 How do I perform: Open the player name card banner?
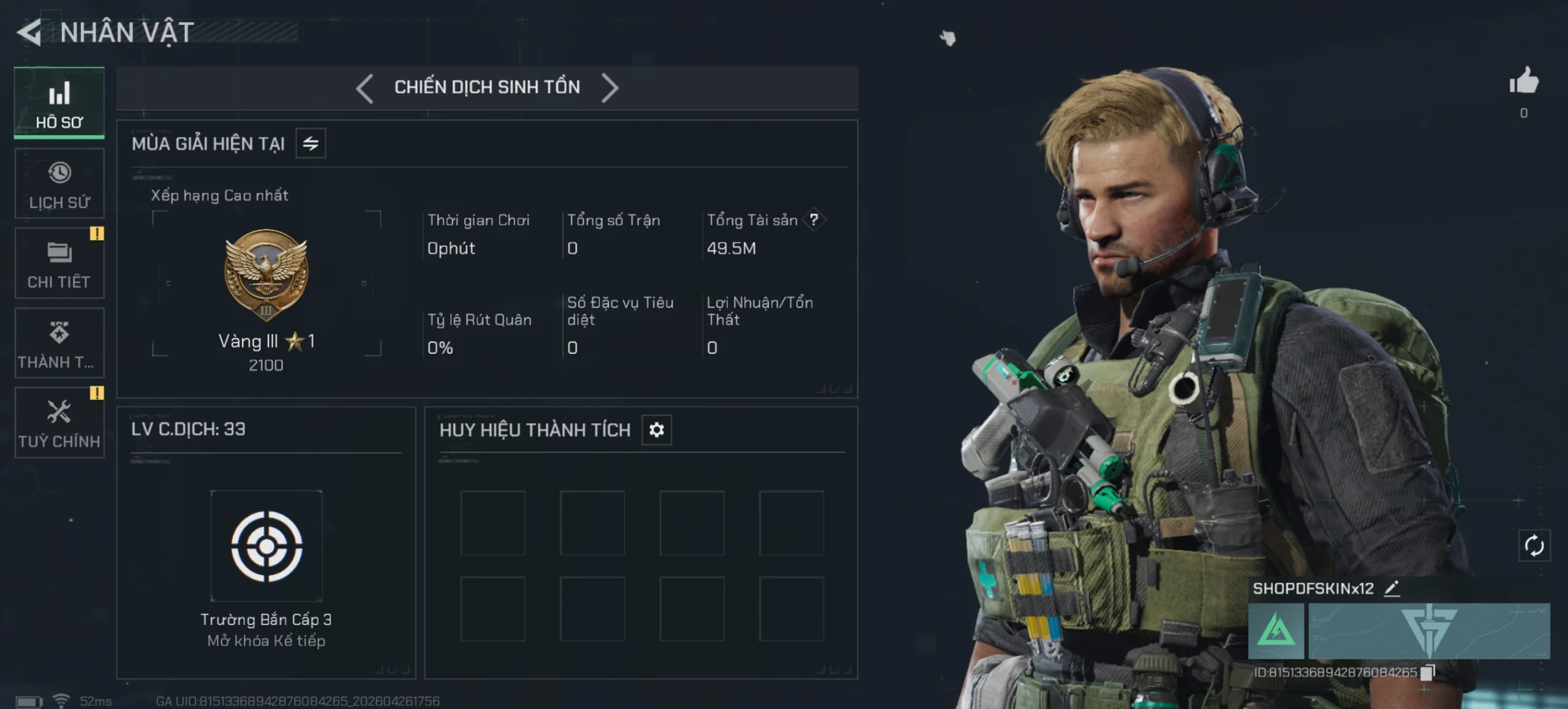pos(1429,631)
